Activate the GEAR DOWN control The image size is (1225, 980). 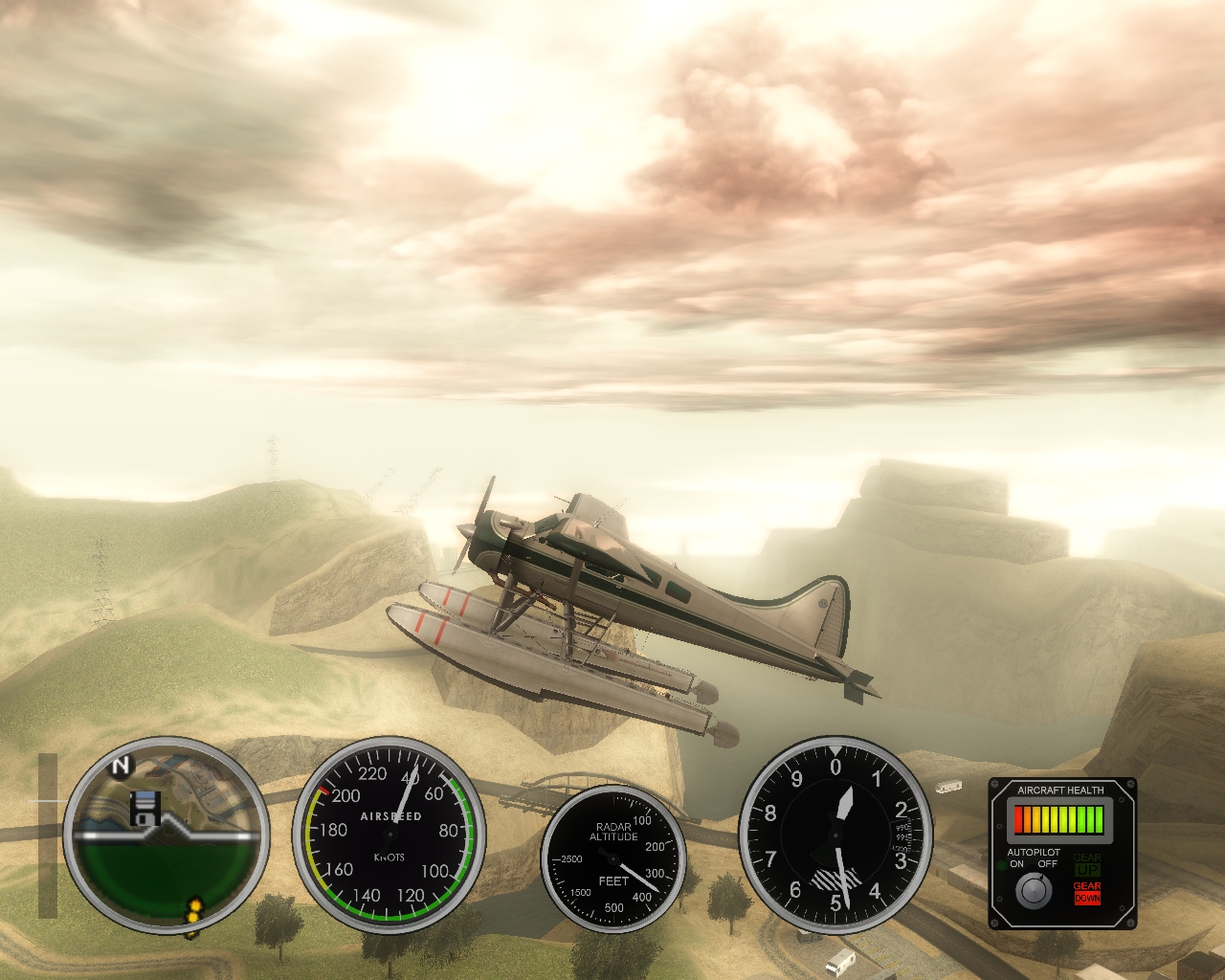point(1087,893)
